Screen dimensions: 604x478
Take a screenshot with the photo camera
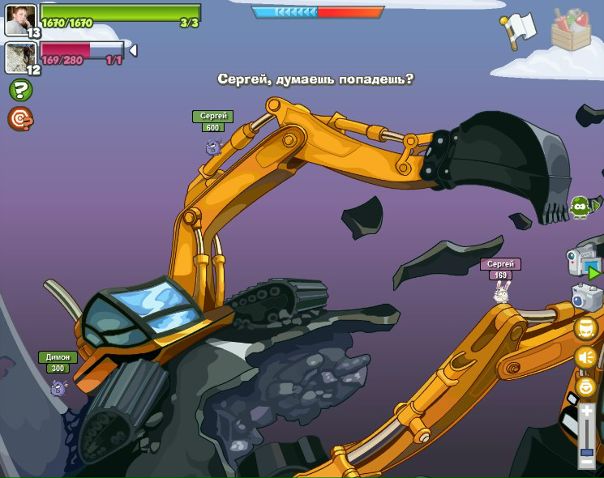pyautogui.click(x=586, y=297)
